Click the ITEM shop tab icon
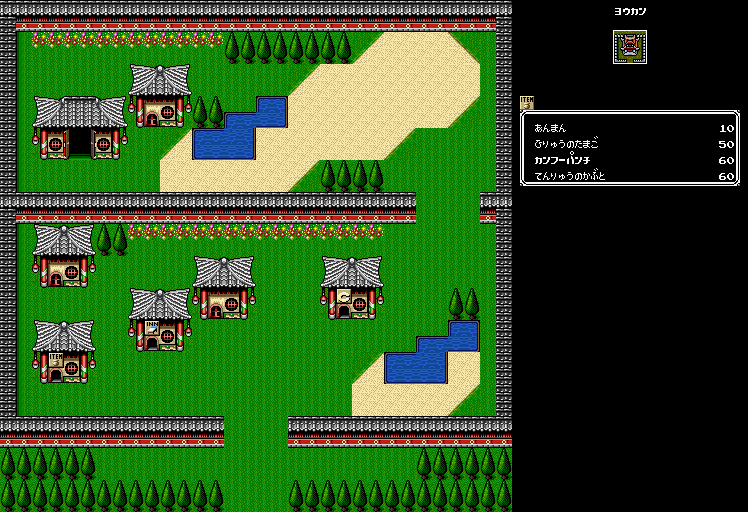748x512 pixels. click(527, 103)
